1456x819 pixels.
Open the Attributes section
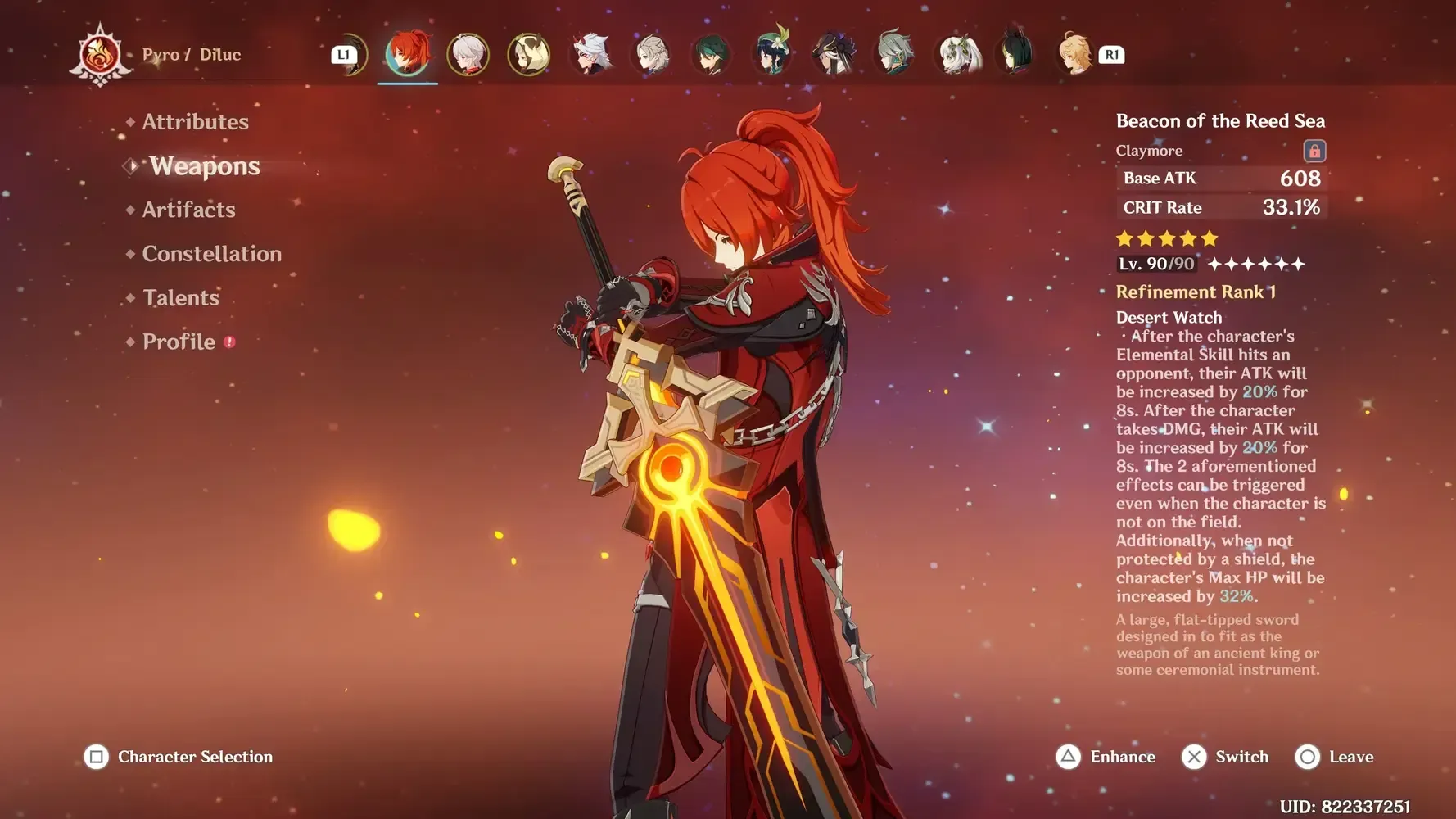pyautogui.click(x=195, y=122)
